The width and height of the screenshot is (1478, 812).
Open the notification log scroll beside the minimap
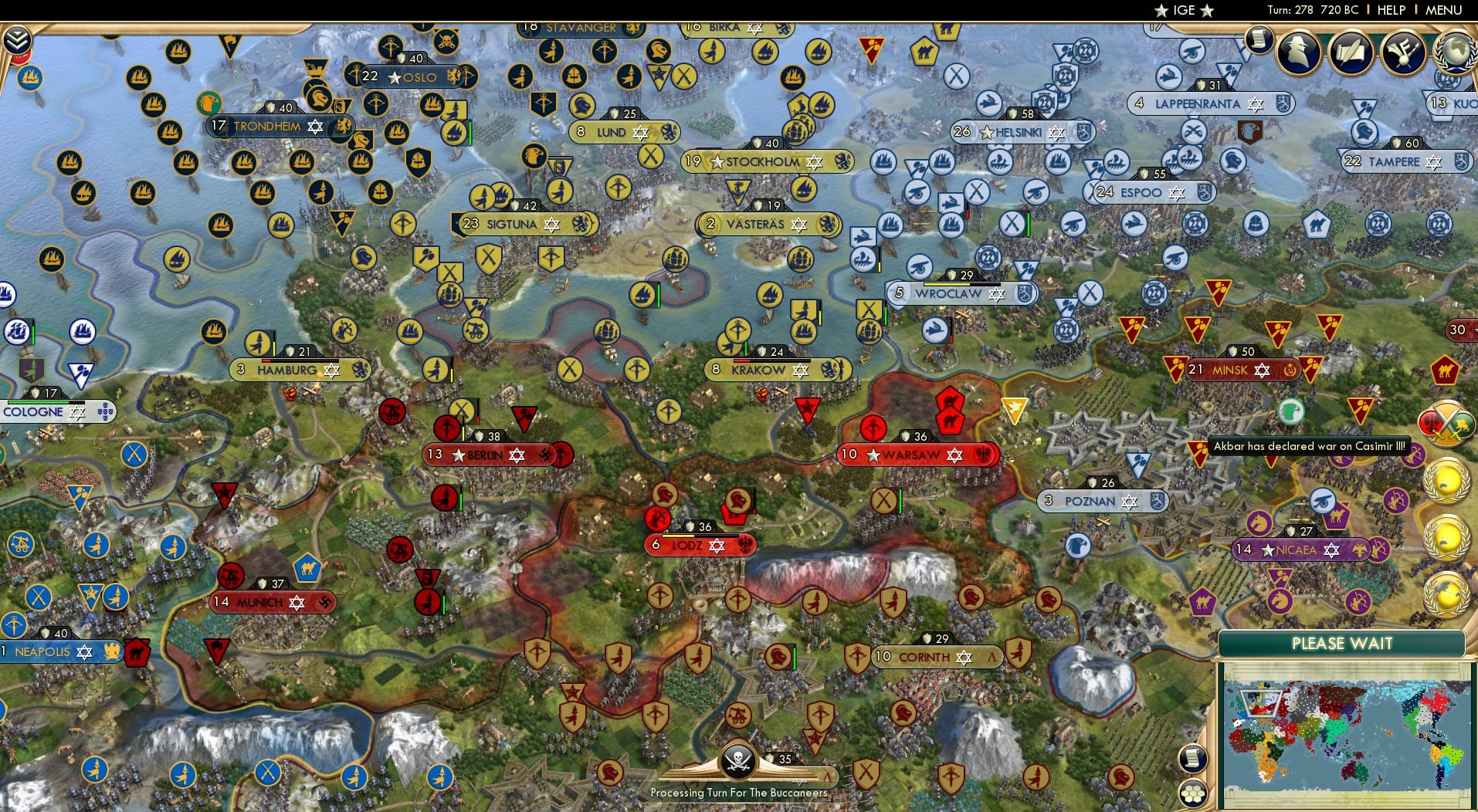(1192, 758)
